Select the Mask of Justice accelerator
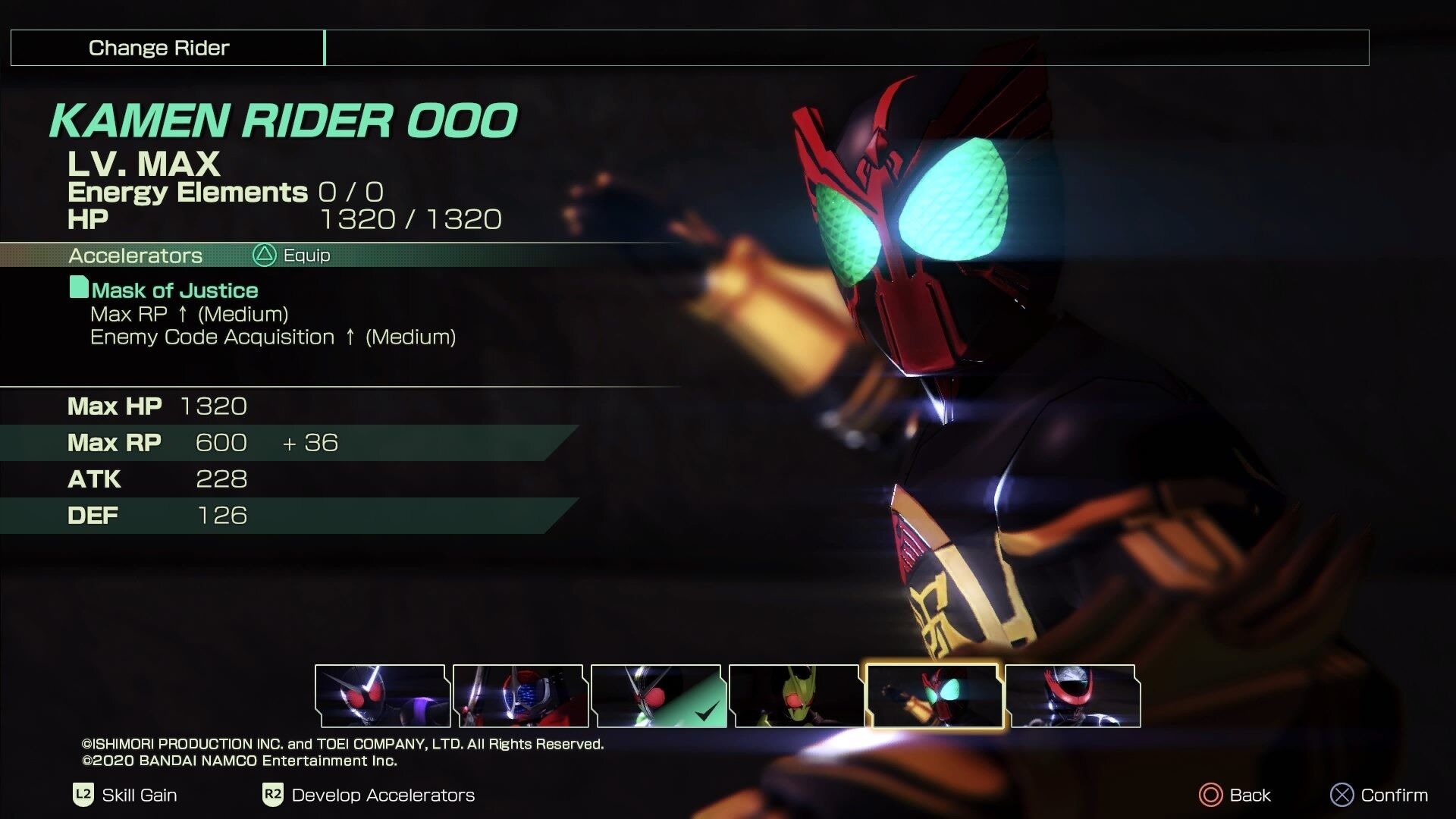This screenshot has height=819, width=1456. point(173,290)
